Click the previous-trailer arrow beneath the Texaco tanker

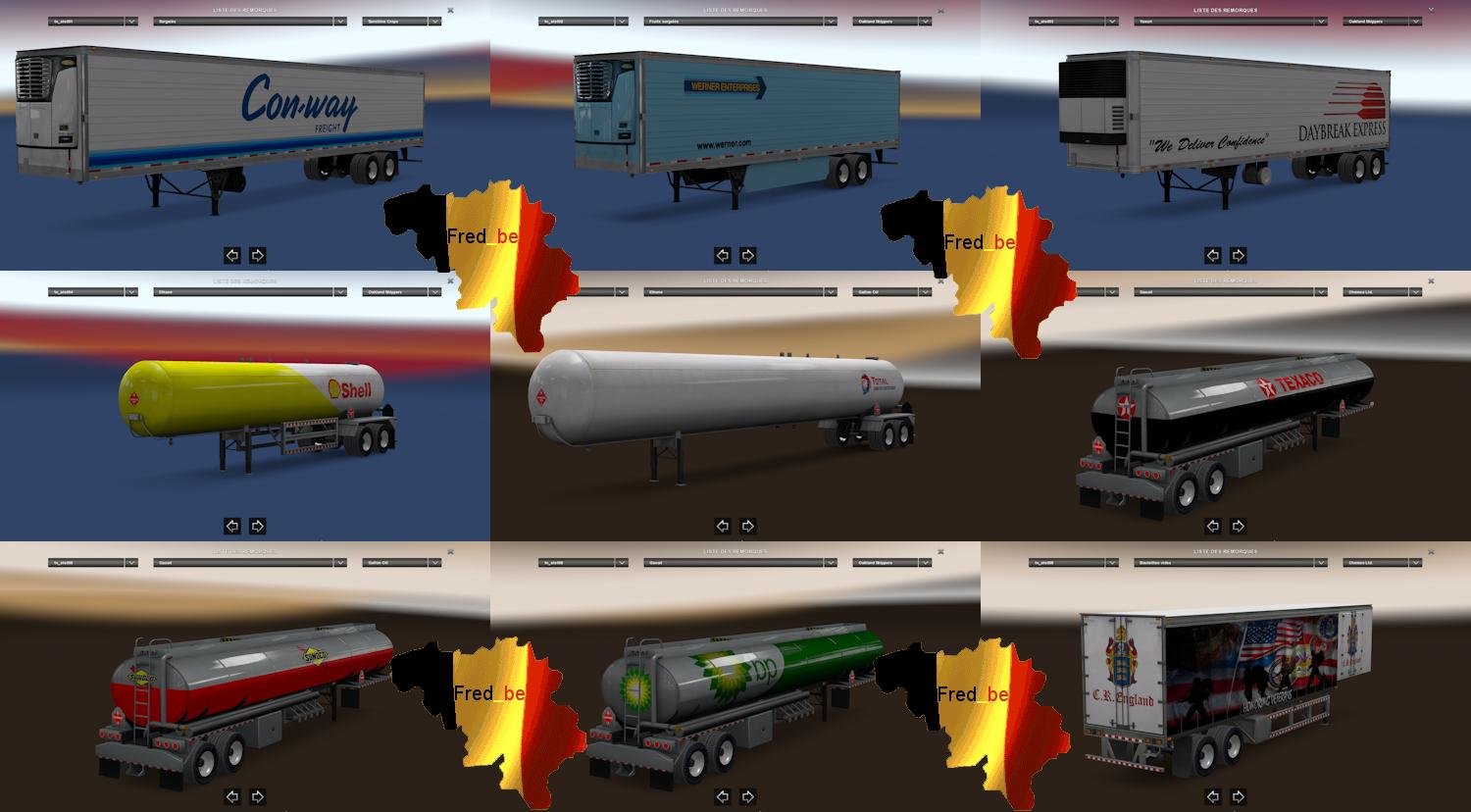click(1213, 526)
